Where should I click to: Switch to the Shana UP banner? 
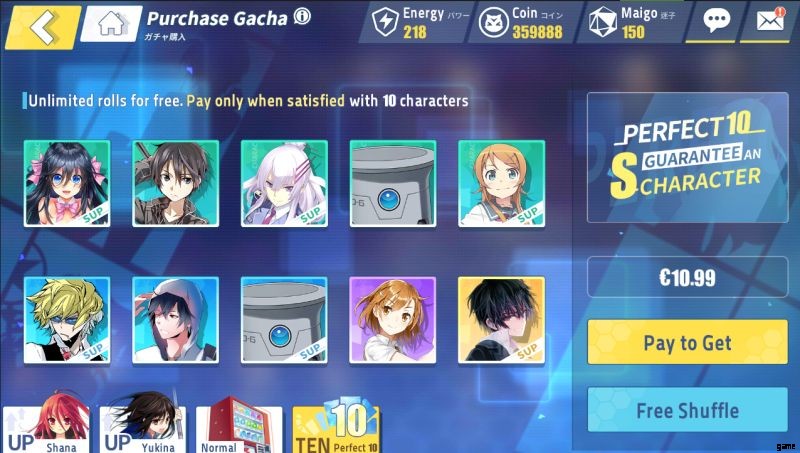pos(46,427)
